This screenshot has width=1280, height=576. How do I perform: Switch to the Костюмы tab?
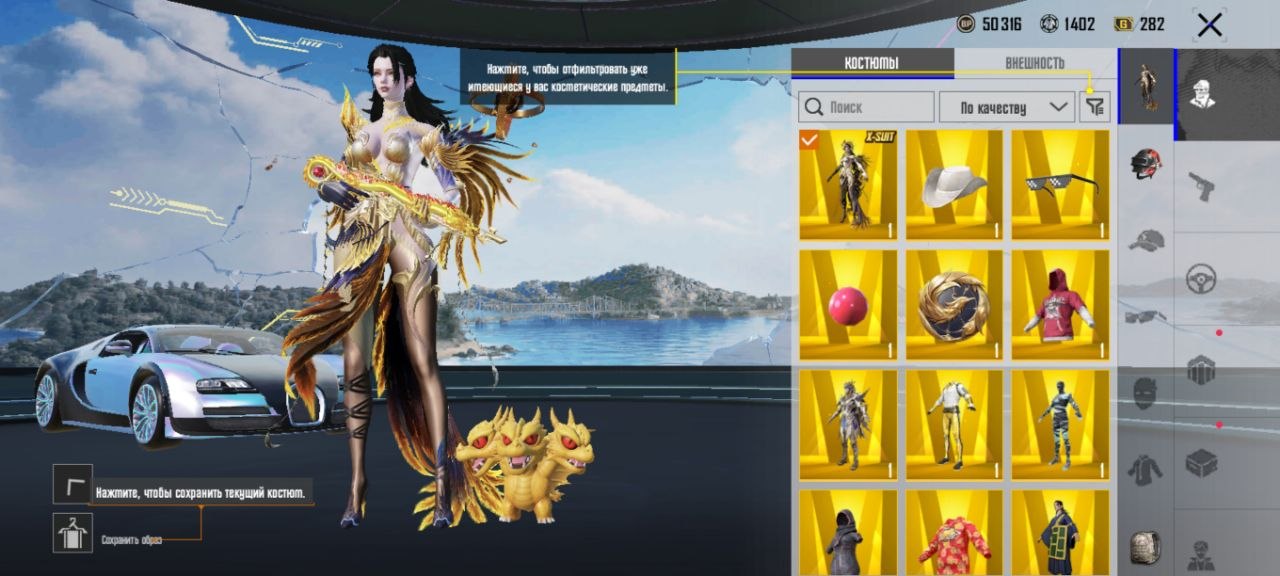pos(871,63)
